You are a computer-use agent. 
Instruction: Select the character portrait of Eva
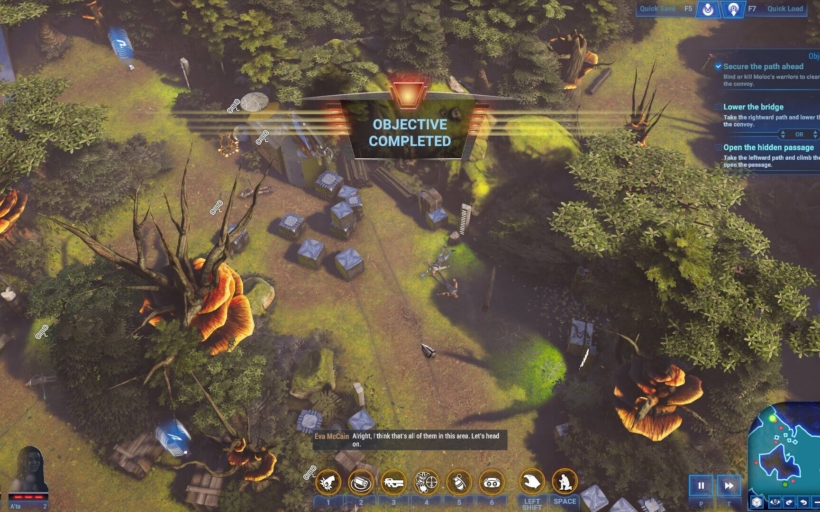[x=28, y=469]
